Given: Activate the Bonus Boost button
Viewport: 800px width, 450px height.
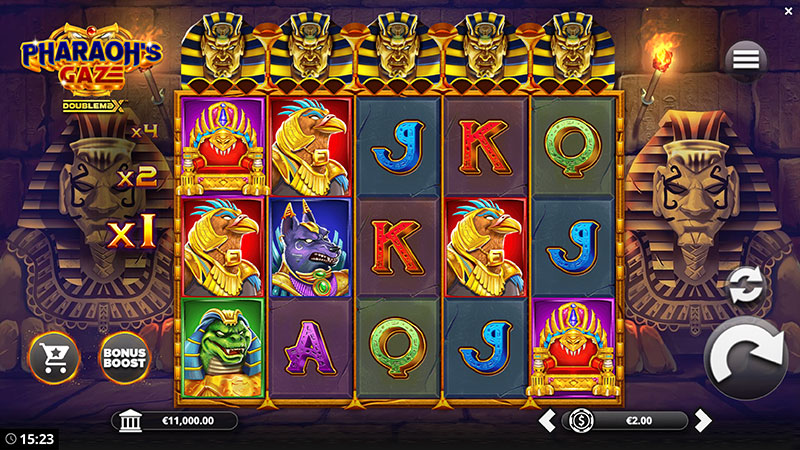Looking at the screenshot, I should 124,355.
